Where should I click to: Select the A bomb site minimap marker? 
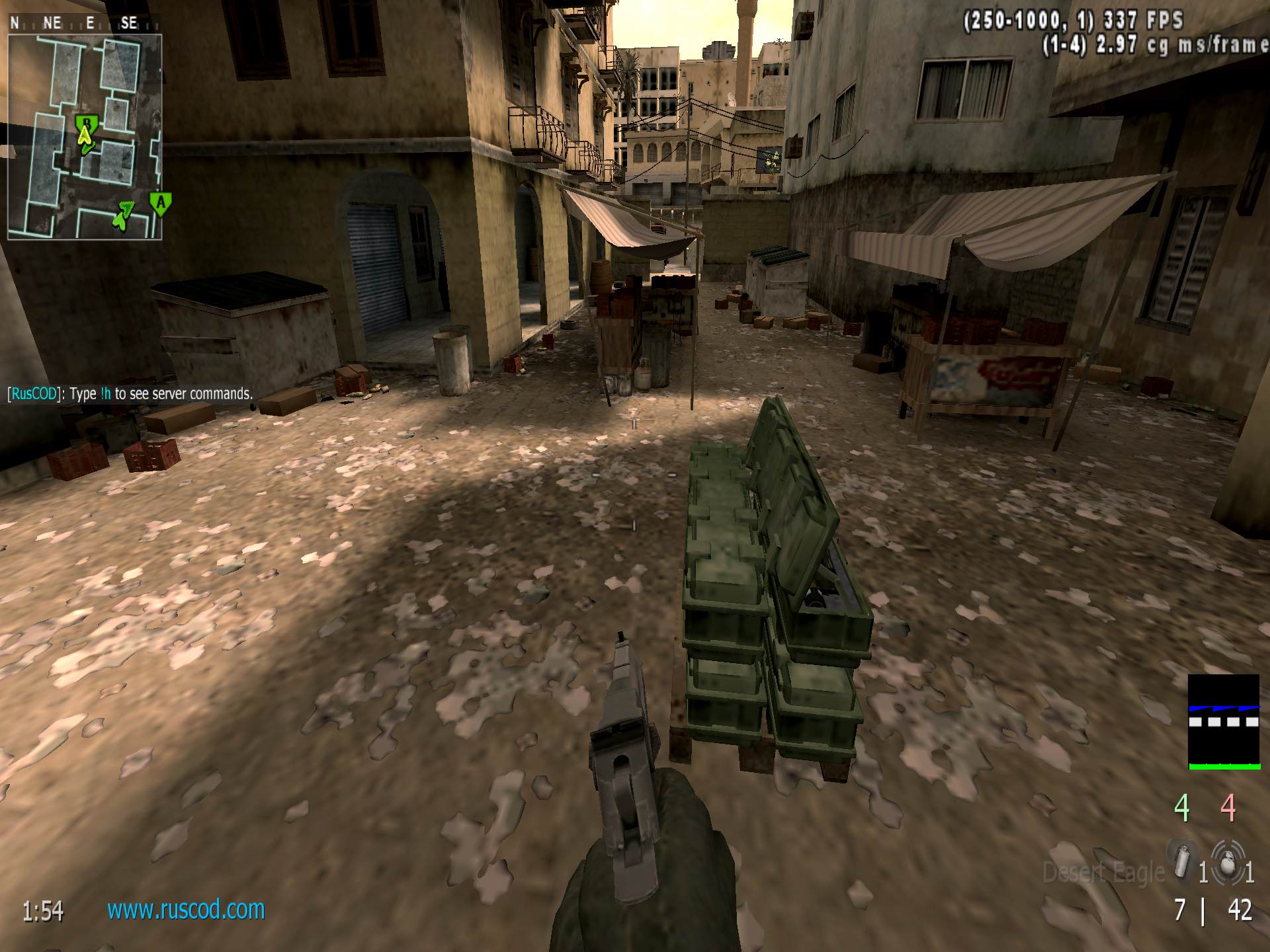coord(160,203)
